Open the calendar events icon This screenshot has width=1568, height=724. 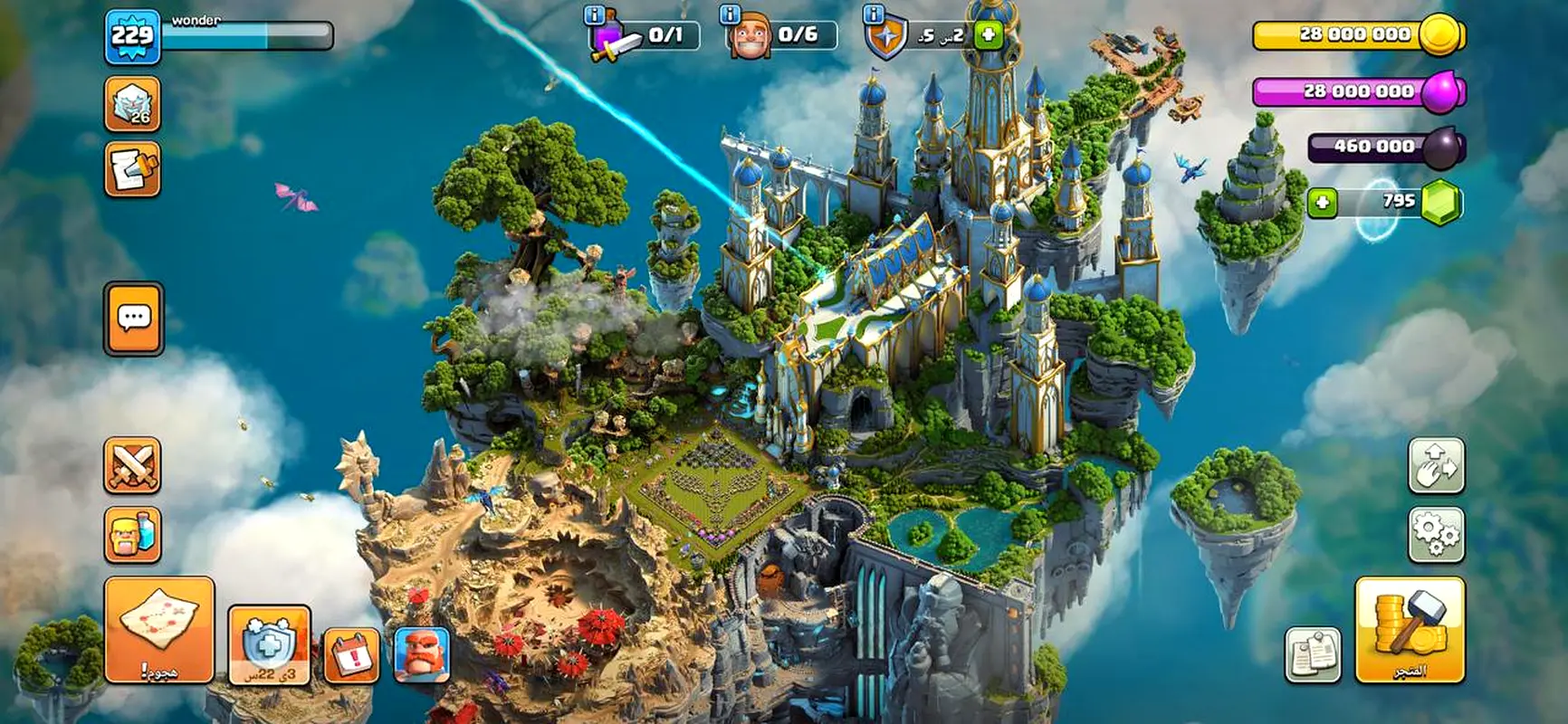tap(351, 654)
